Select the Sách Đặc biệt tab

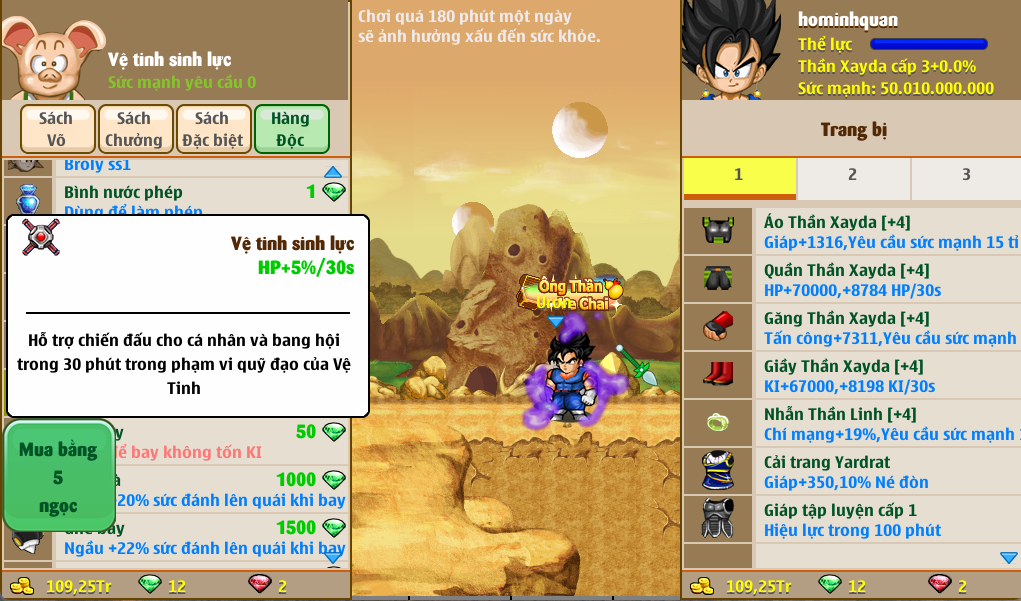point(213,129)
